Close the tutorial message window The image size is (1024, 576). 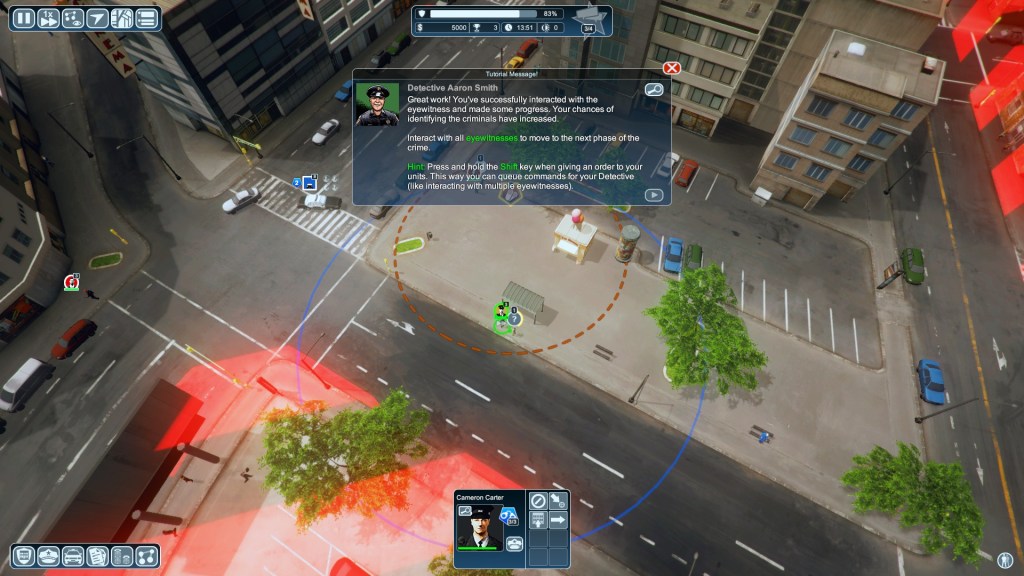point(672,68)
